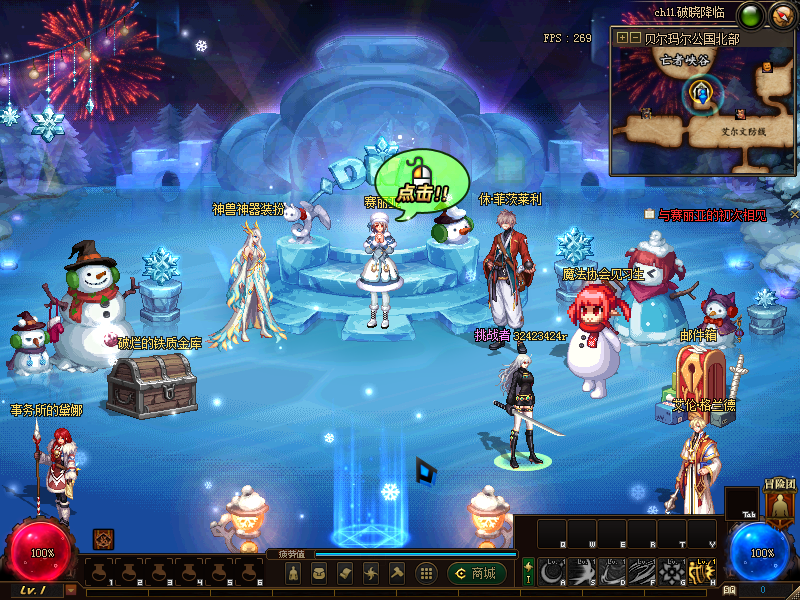Click the green orb button above minimap
The height and width of the screenshot is (600, 800).
750,14
